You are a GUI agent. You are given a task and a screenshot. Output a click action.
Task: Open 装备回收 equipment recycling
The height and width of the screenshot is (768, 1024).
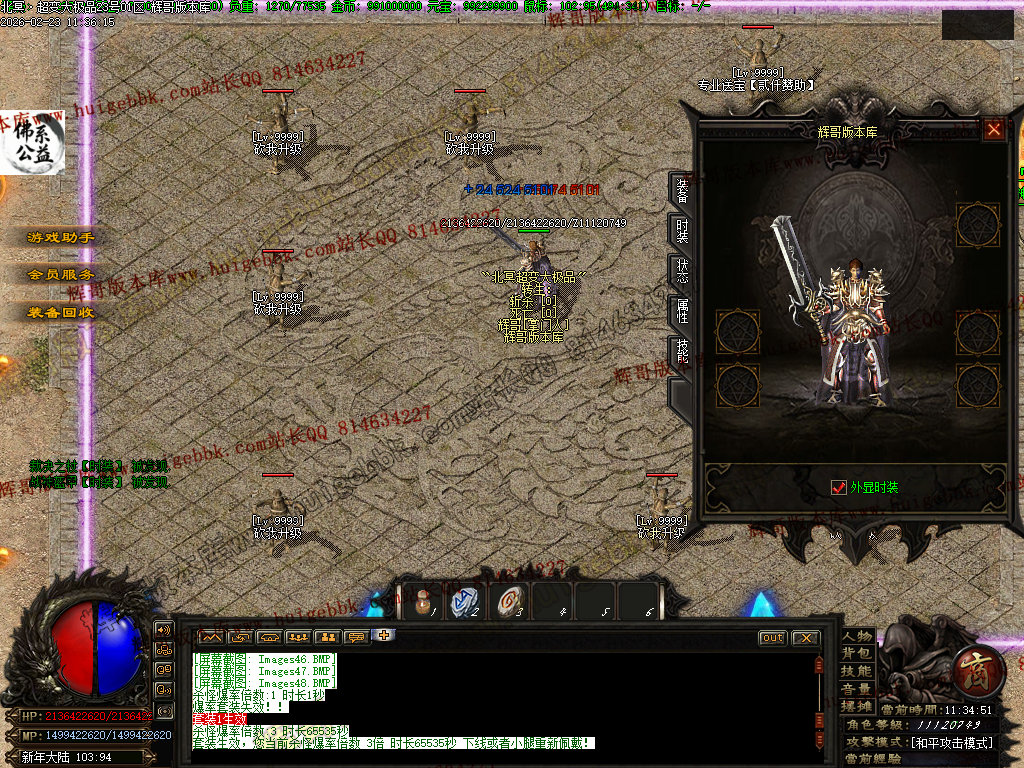(x=61, y=312)
